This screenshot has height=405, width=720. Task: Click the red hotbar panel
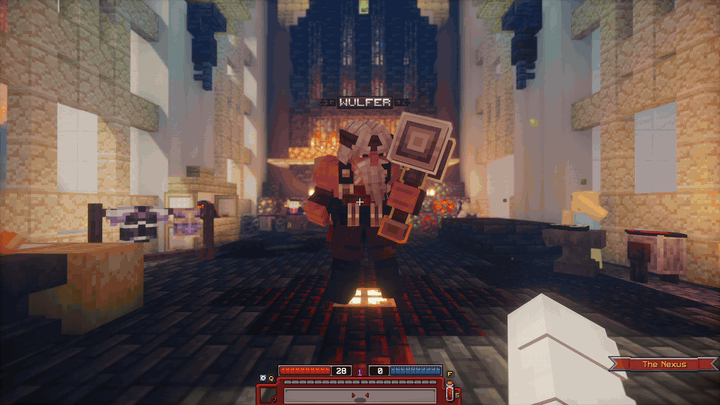360,394
